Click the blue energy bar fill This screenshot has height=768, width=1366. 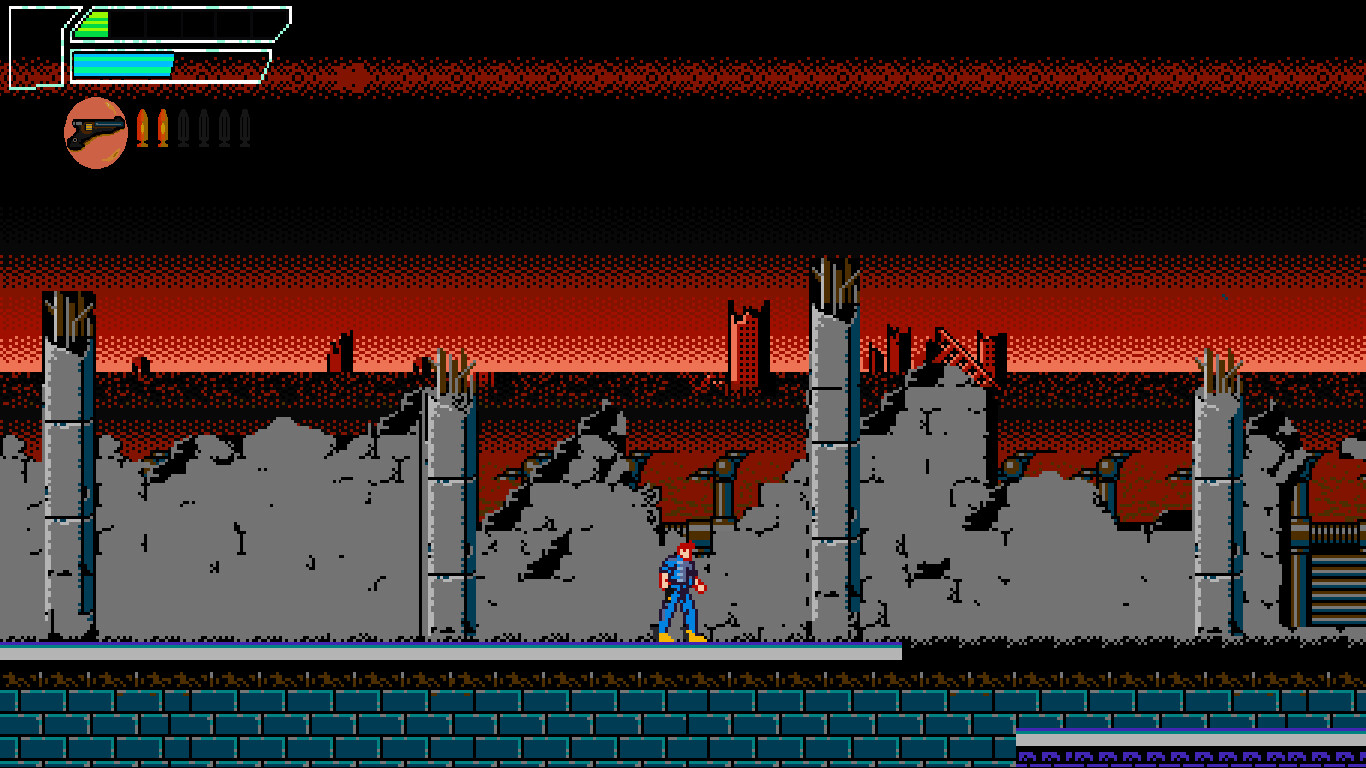(120, 65)
